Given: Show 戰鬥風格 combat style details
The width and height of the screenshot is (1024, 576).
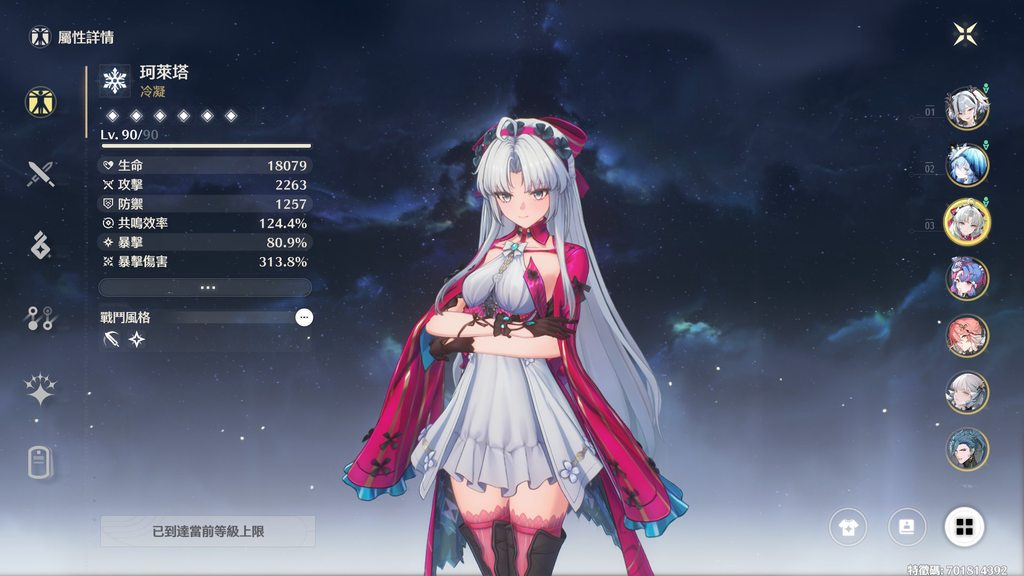Looking at the screenshot, I should pyautogui.click(x=304, y=317).
